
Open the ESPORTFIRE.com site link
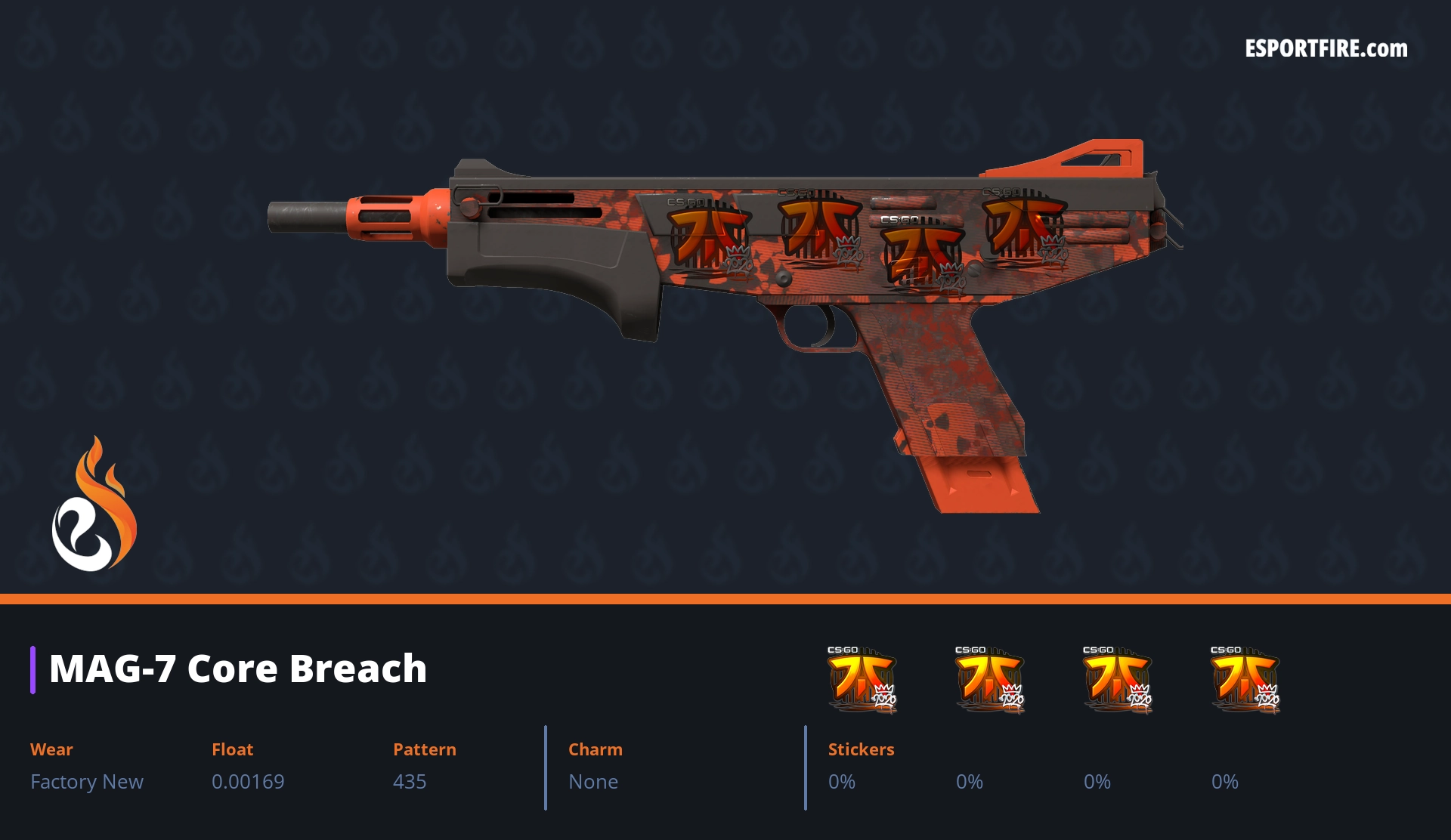coord(1326,49)
